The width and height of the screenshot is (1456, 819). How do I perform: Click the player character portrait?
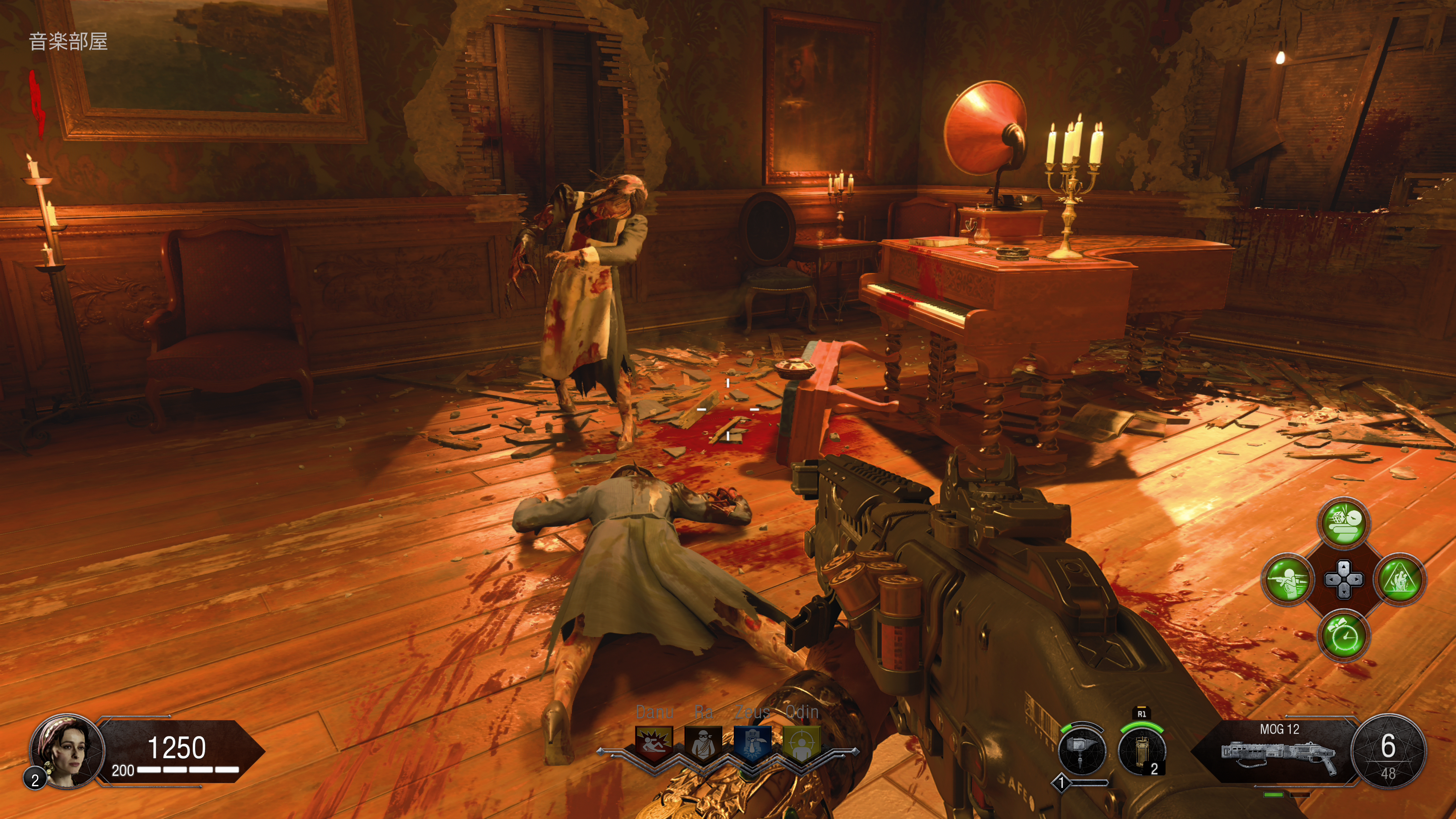click(x=67, y=751)
